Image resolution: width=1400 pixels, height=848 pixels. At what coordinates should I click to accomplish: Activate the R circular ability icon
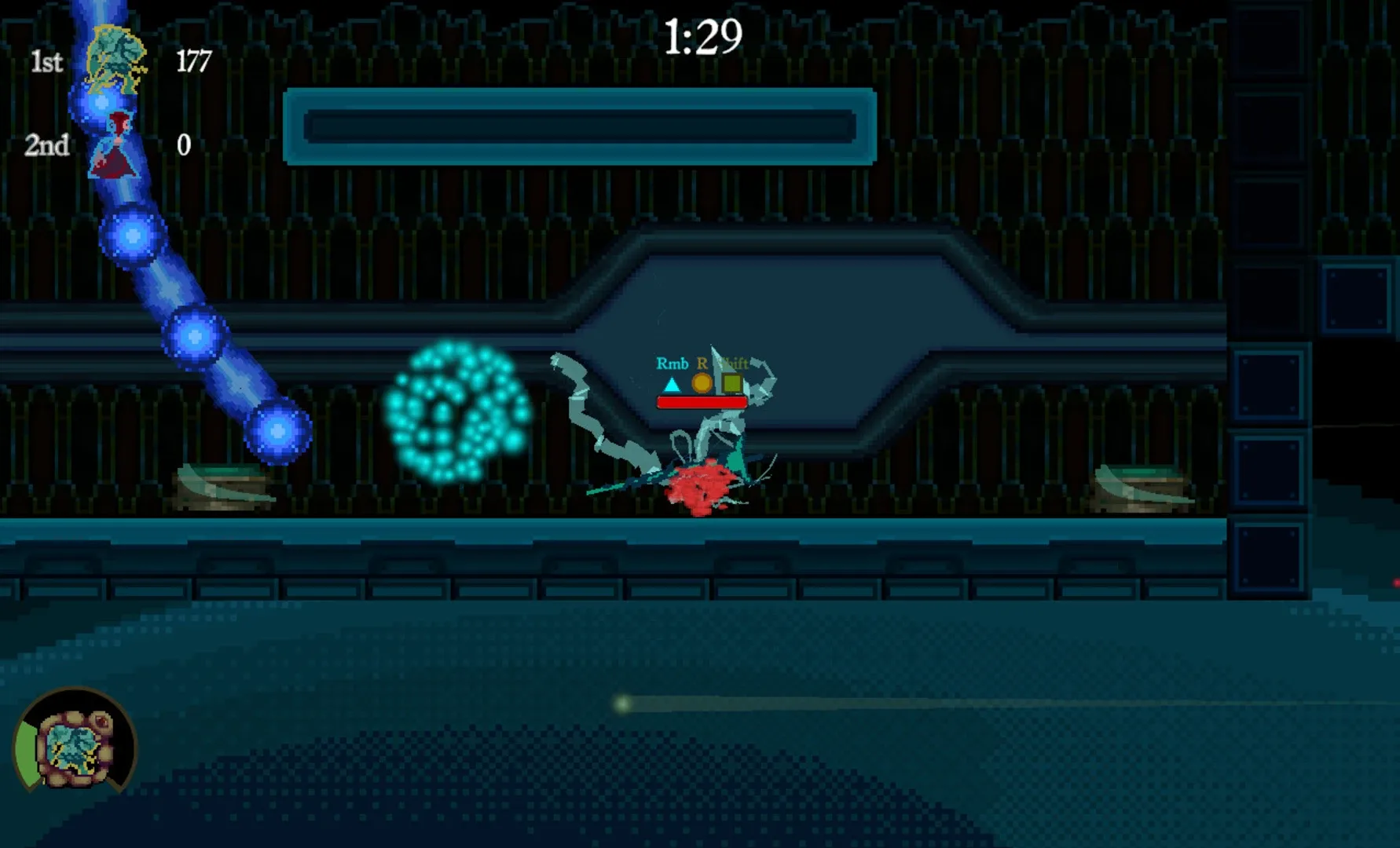[x=702, y=383]
